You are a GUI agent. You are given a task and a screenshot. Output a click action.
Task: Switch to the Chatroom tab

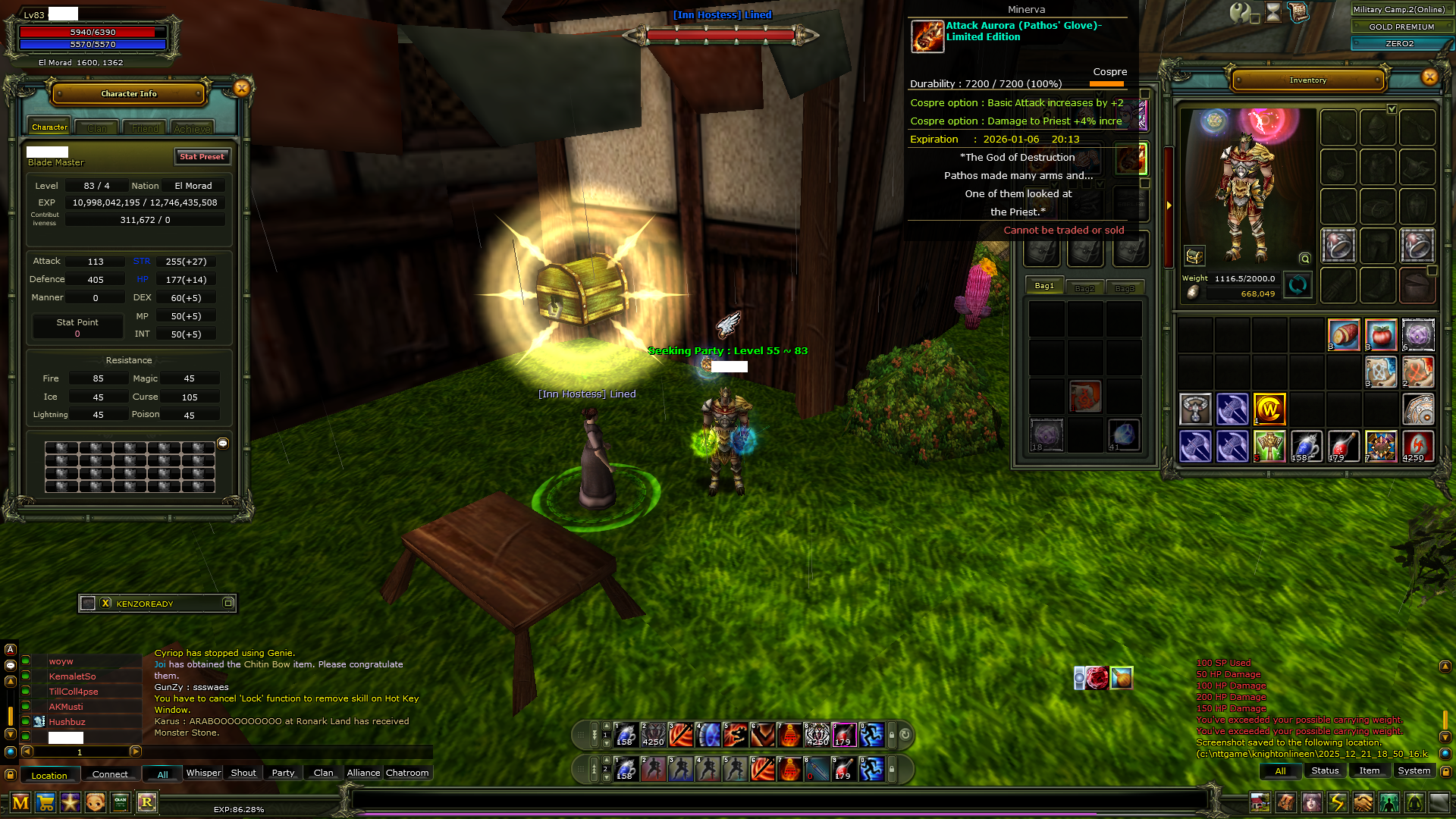[407, 773]
